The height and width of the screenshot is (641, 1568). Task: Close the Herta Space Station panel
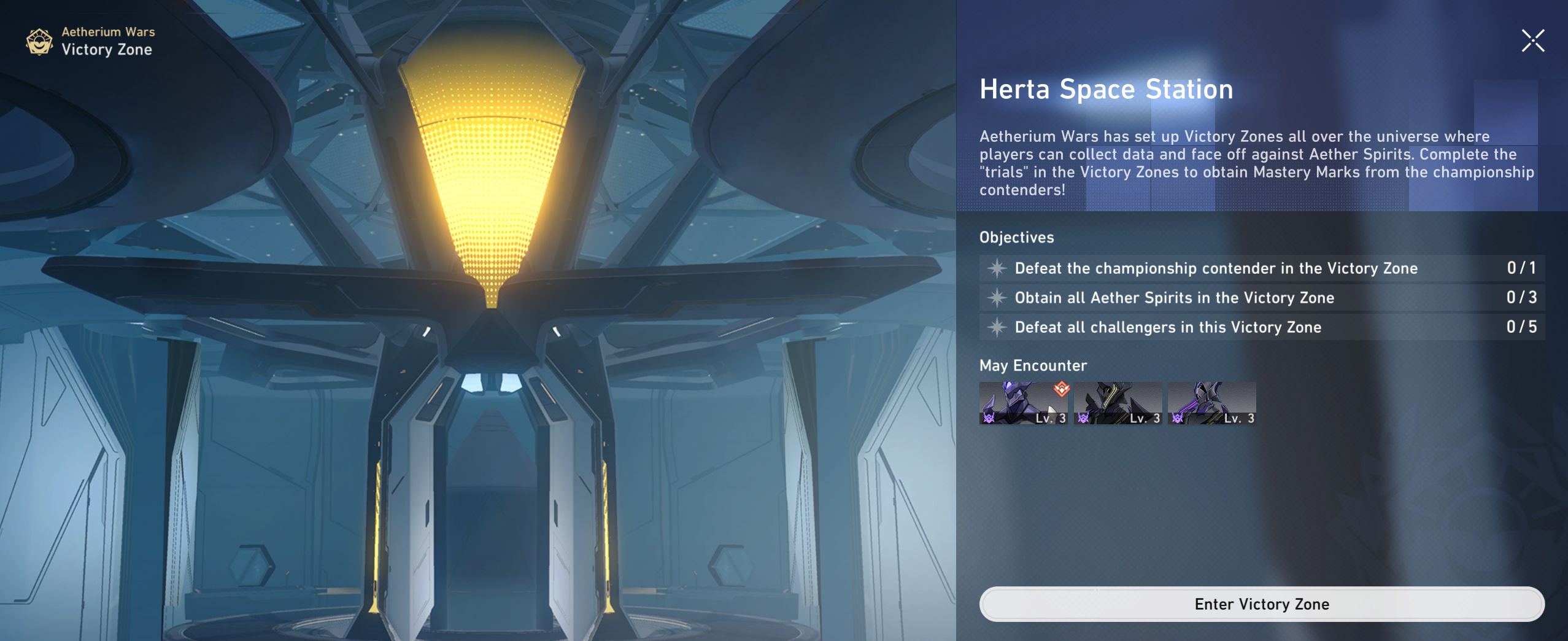[1532, 40]
